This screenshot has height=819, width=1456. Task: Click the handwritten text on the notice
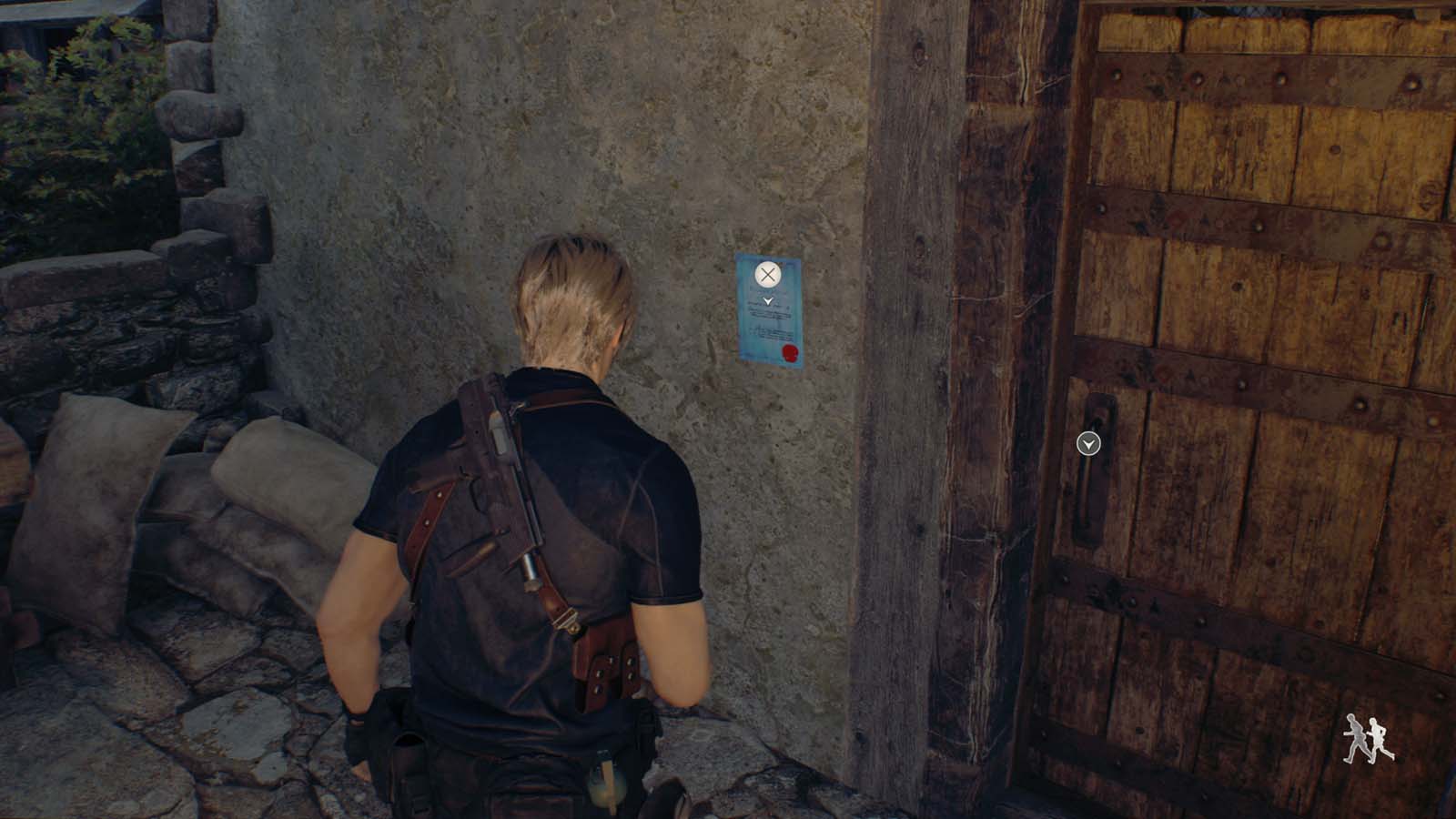point(769,314)
